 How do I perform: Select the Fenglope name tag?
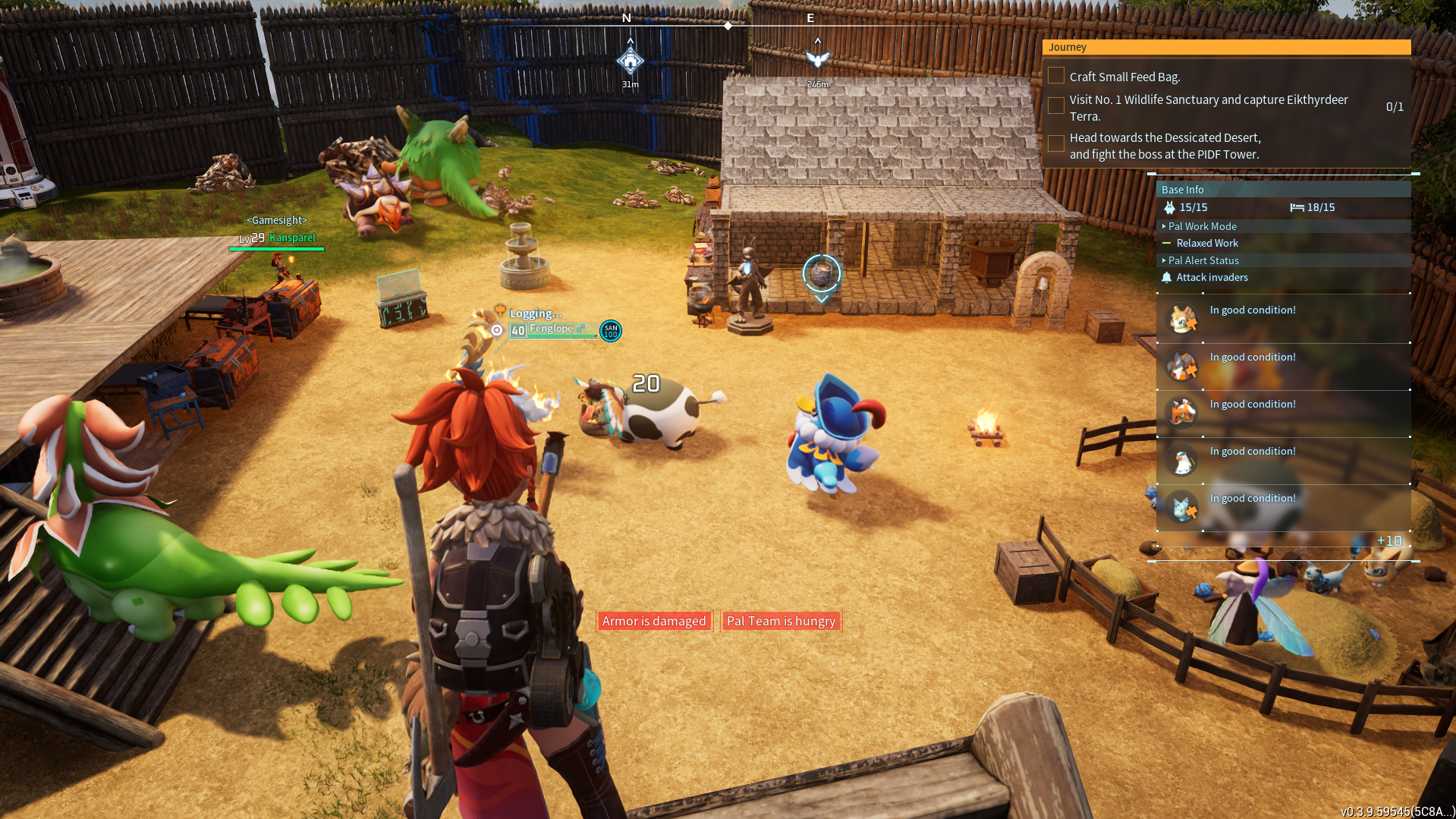click(552, 329)
